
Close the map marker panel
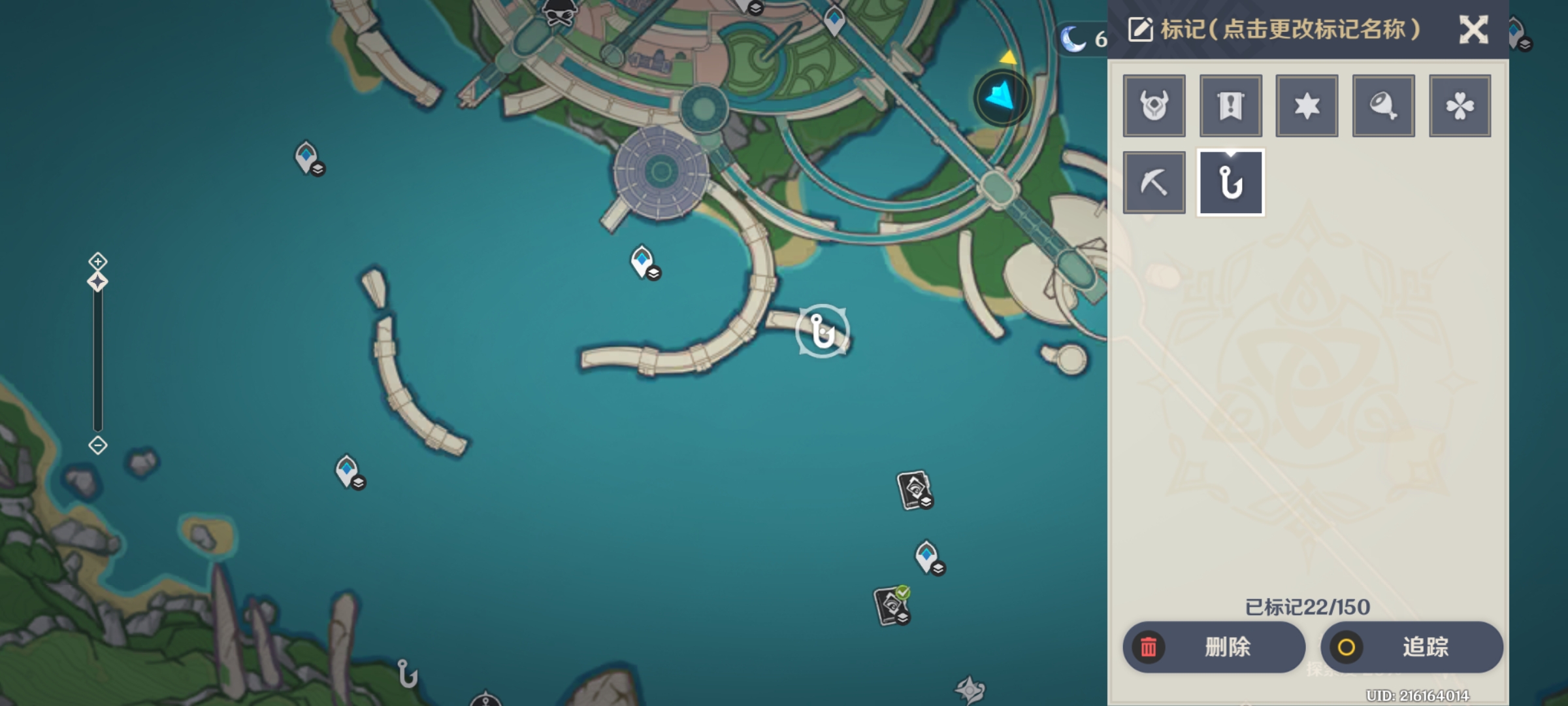coord(1473,30)
